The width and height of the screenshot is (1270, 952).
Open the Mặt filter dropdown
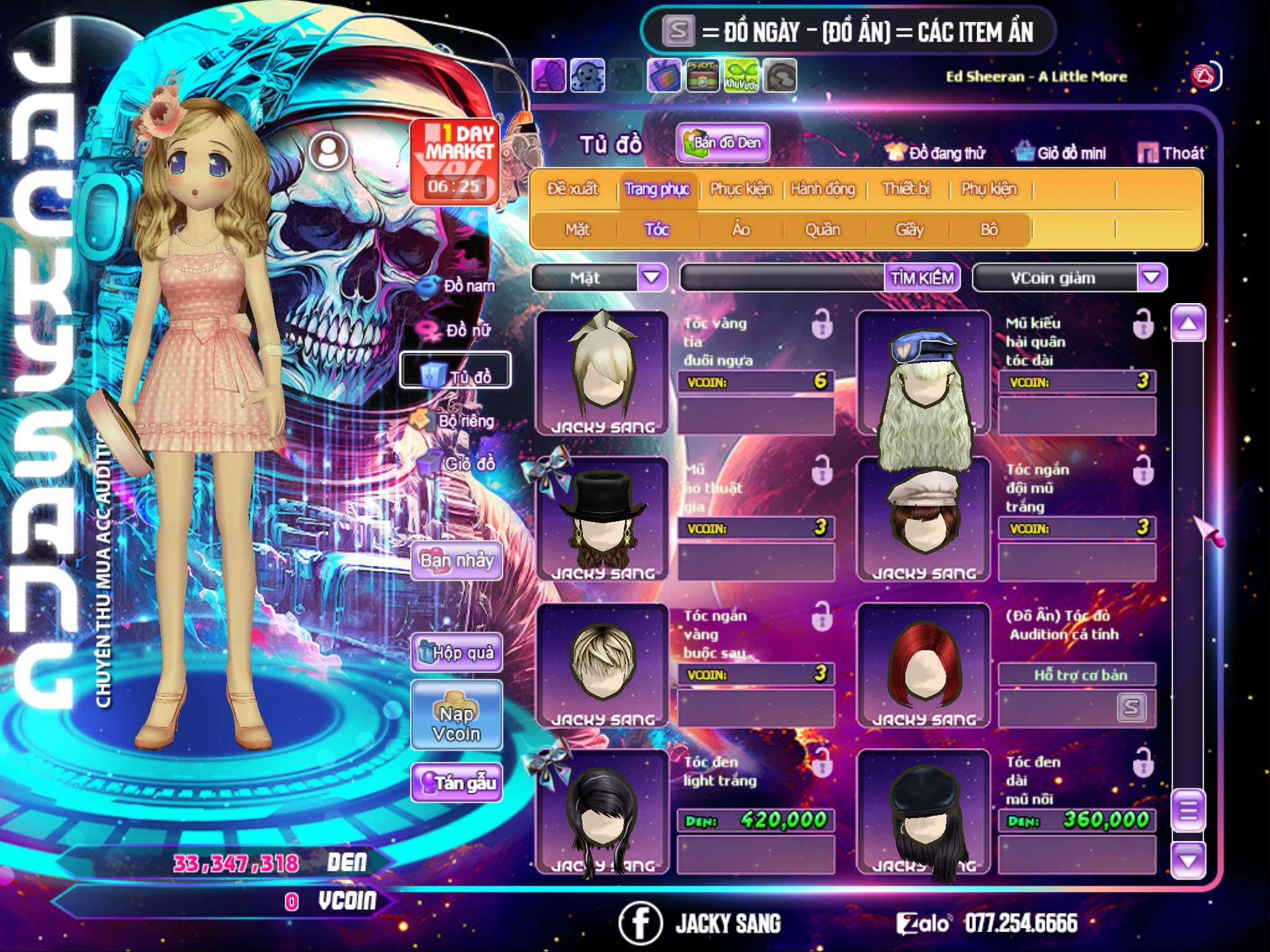click(x=652, y=278)
